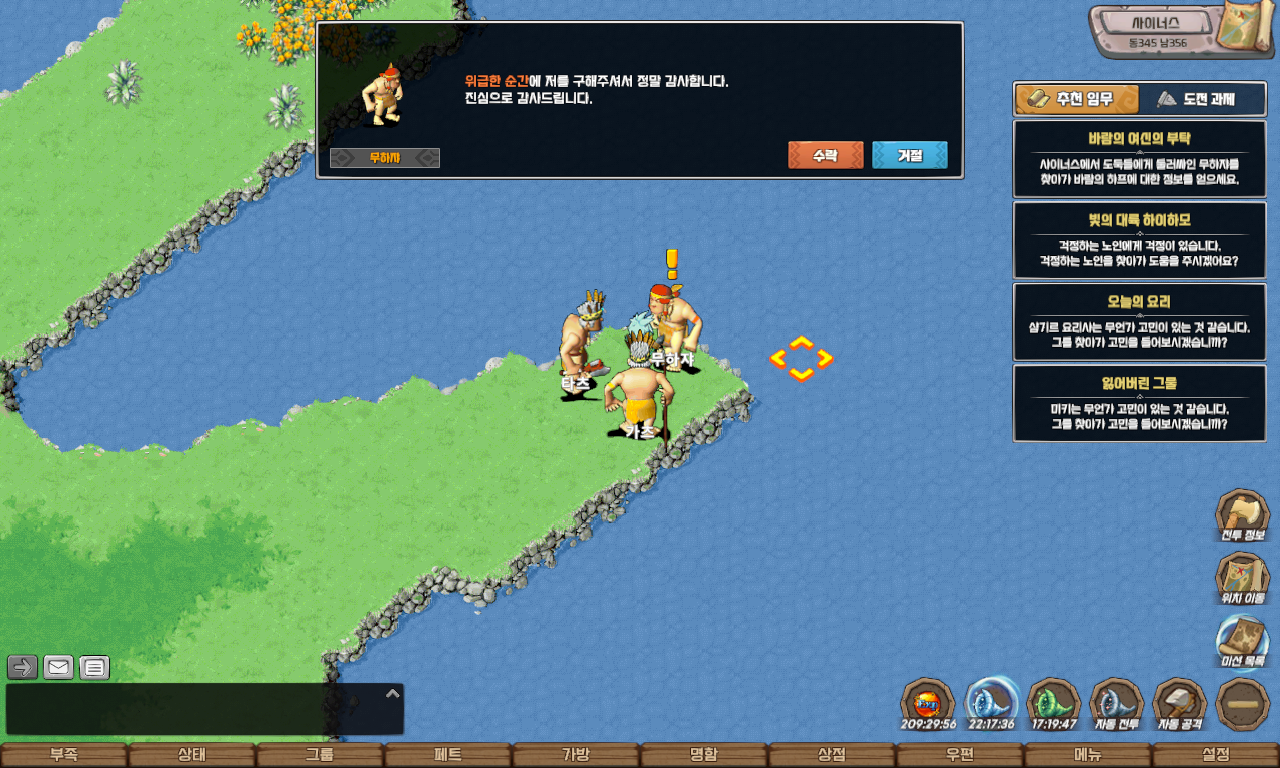Collapse the icon tray with the minus button

pyautogui.click(x=1243, y=704)
